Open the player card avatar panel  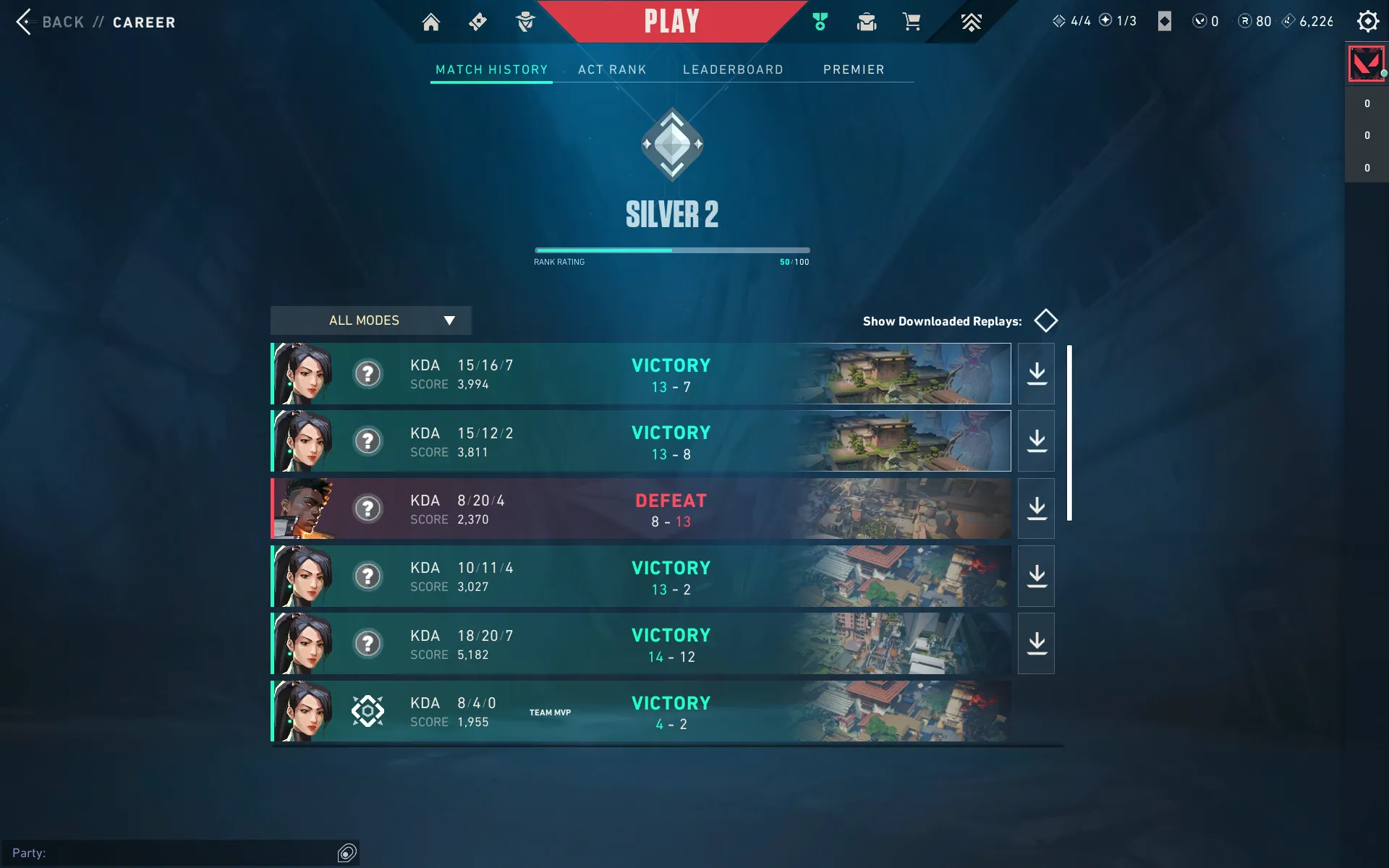[1366, 64]
